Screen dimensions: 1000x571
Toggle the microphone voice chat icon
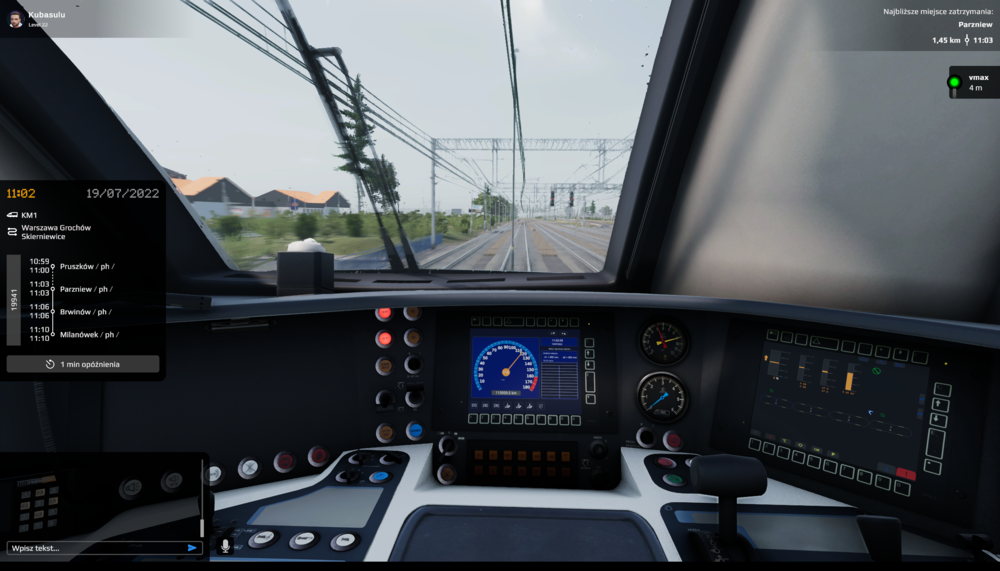[225, 546]
